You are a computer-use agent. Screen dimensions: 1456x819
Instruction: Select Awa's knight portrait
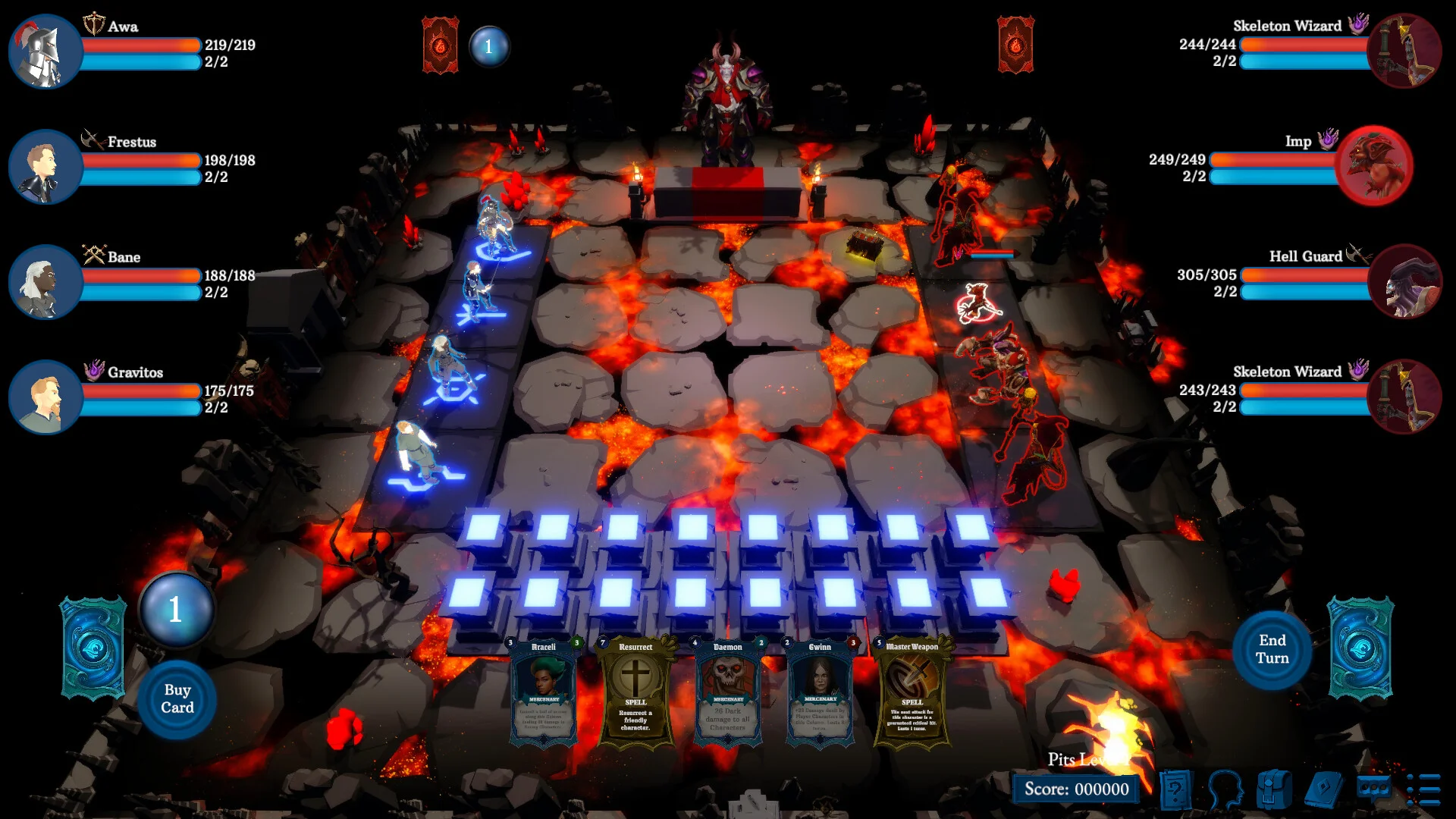(45, 51)
